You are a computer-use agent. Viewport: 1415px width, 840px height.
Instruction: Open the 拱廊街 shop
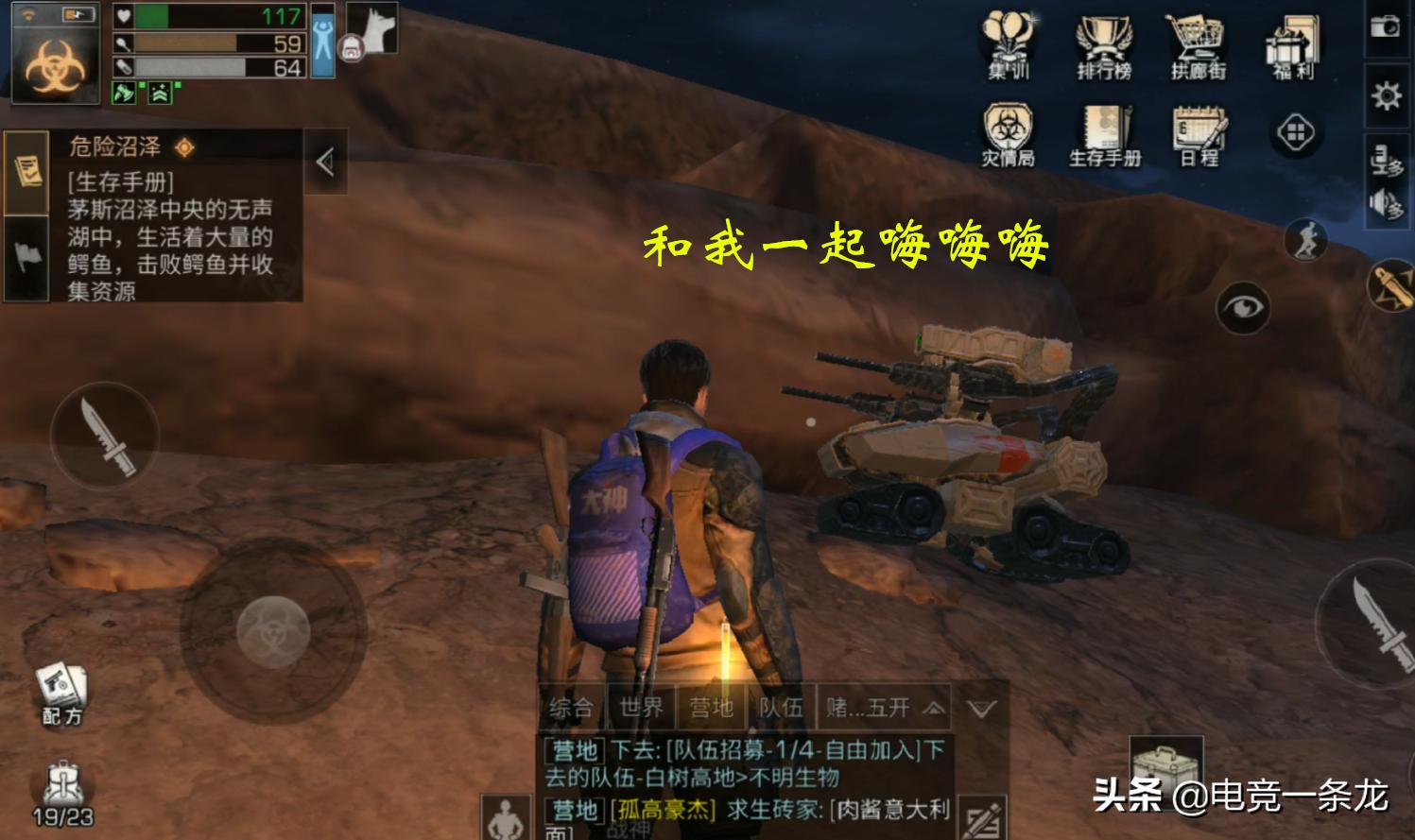[x=1198, y=45]
